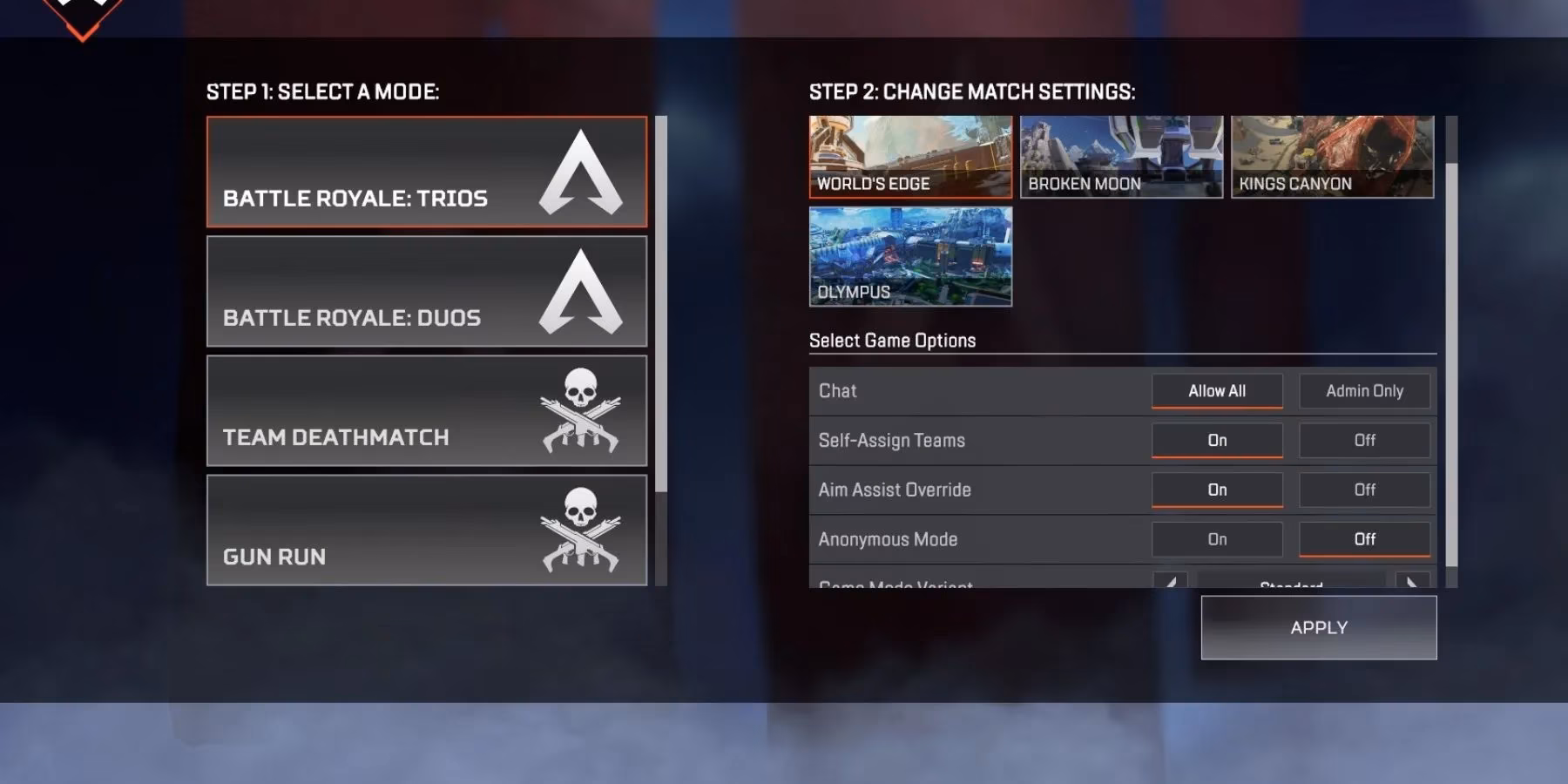Click the skull-and-guns icon on Team Deathmatch
This screenshot has width=1568, height=784.
pyautogui.click(x=579, y=409)
